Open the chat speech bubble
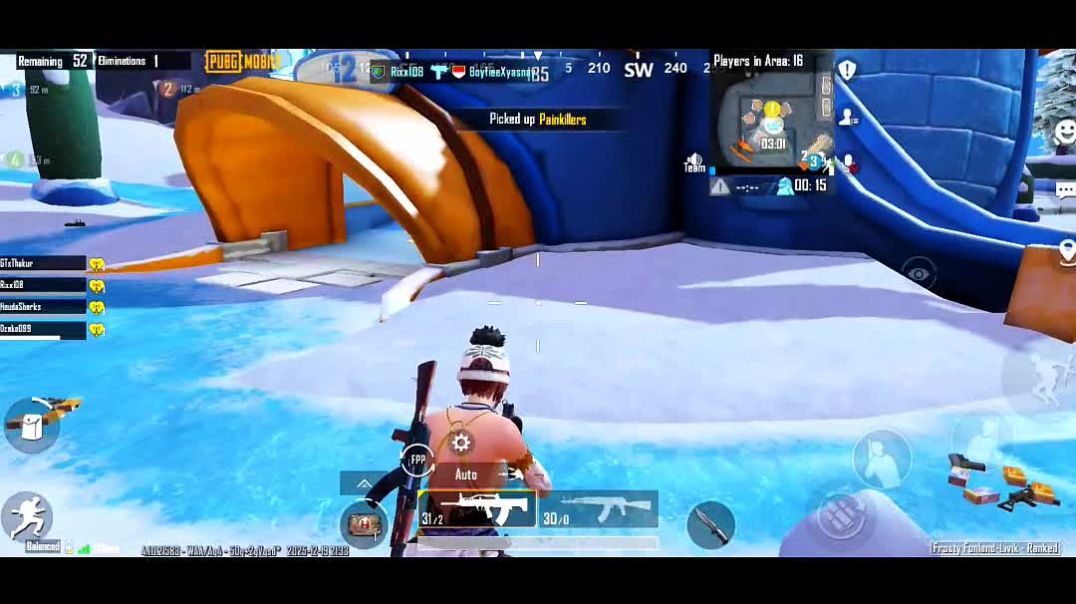The height and width of the screenshot is (604, 1076). [1064, 188]
